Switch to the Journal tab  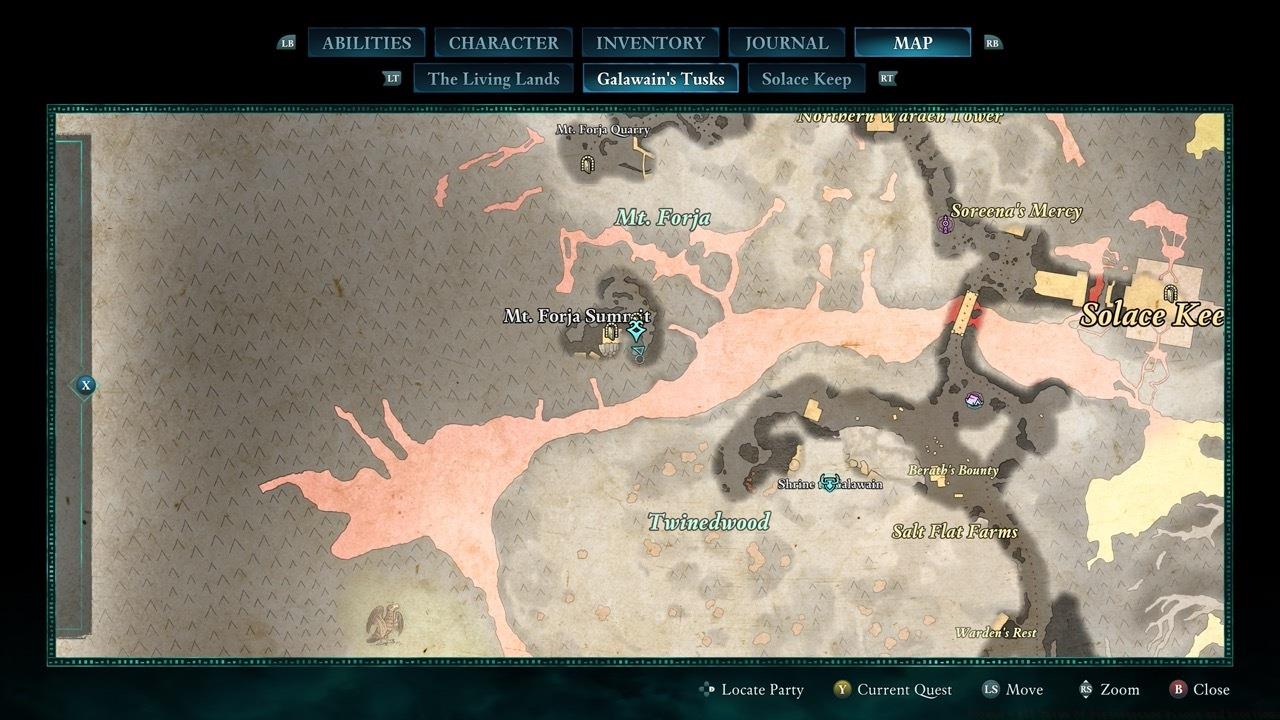[x=786, y=42]
